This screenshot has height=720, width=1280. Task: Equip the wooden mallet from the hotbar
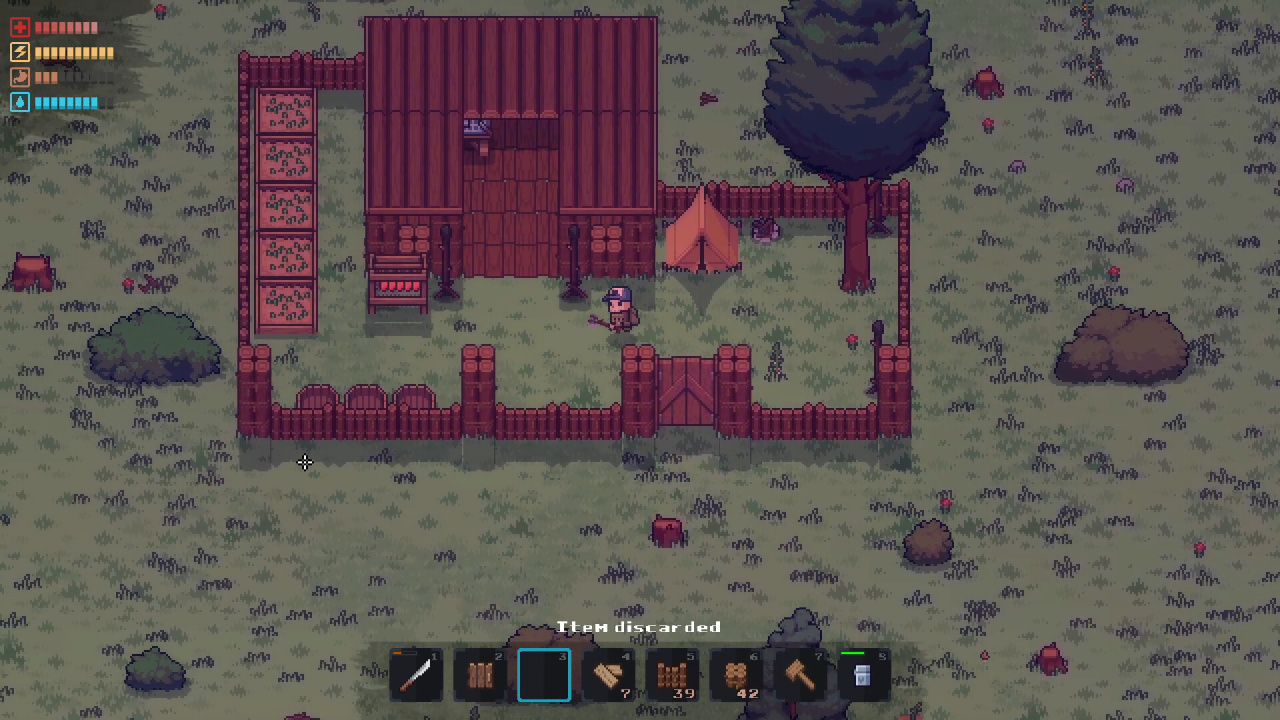[x=800, y=675]
